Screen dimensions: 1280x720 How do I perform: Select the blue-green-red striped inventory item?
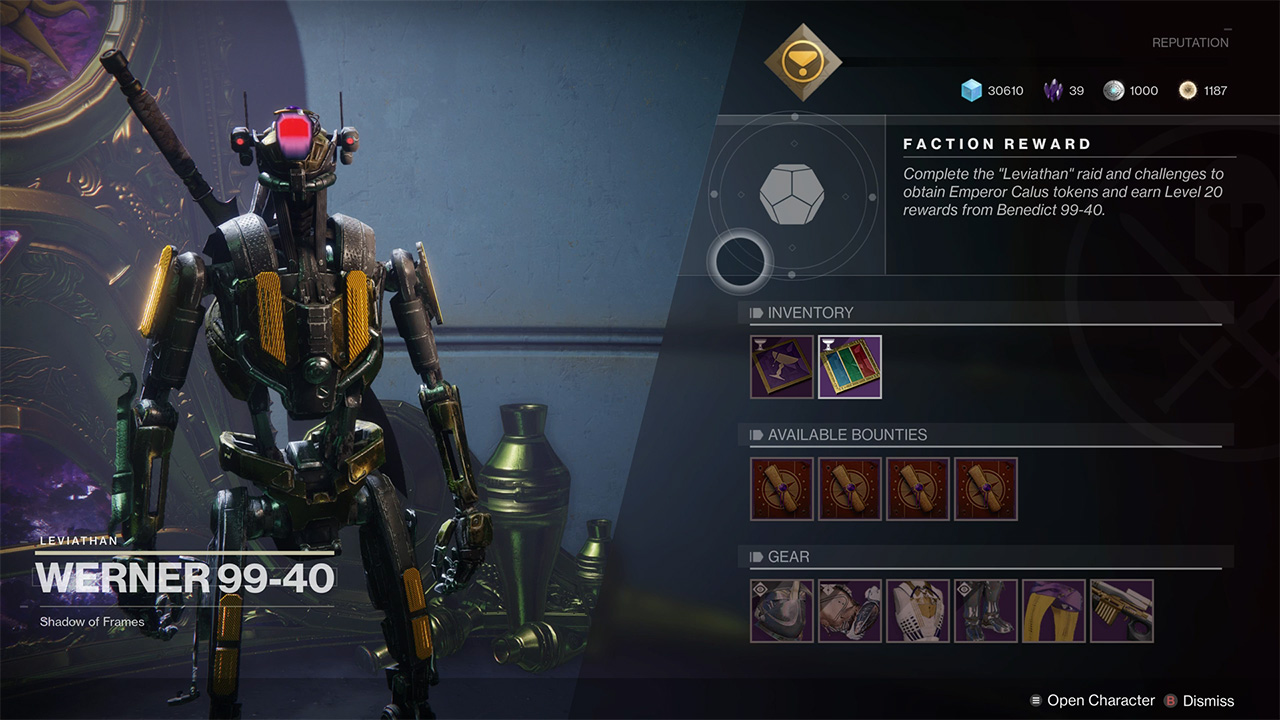pos(850,367)
